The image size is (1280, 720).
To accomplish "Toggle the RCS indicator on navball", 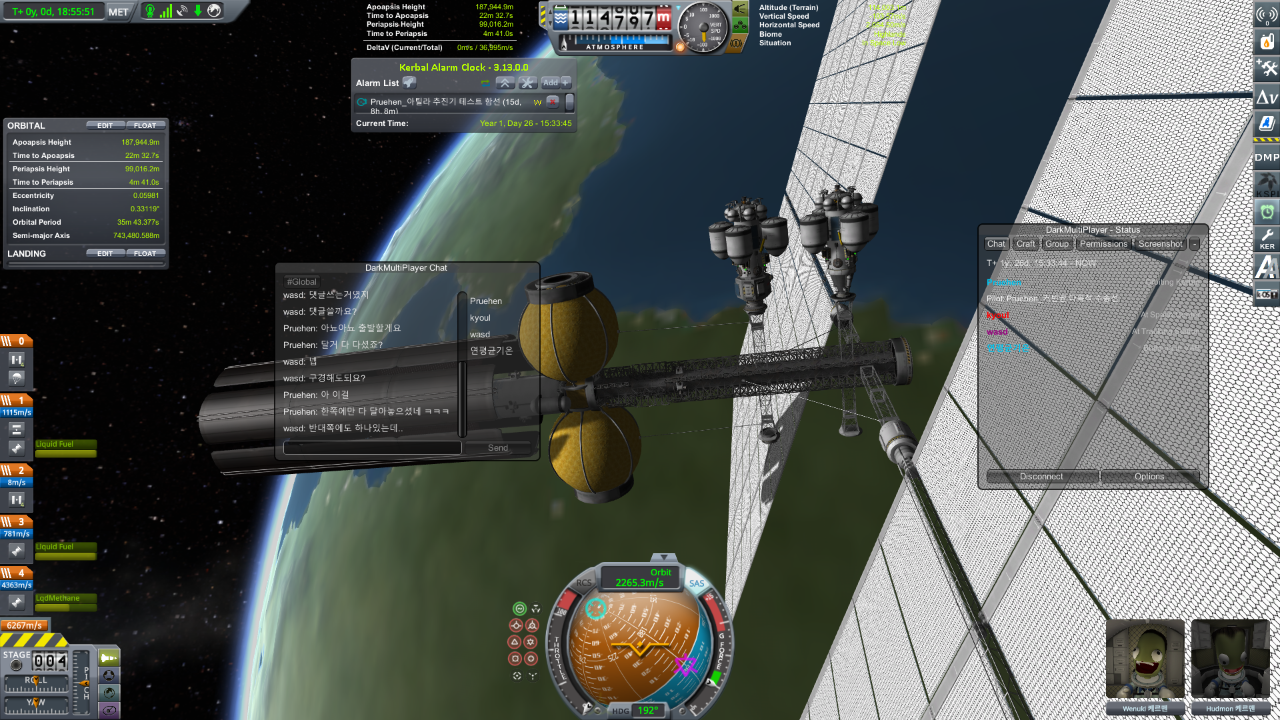I will (x=584, y=582).
